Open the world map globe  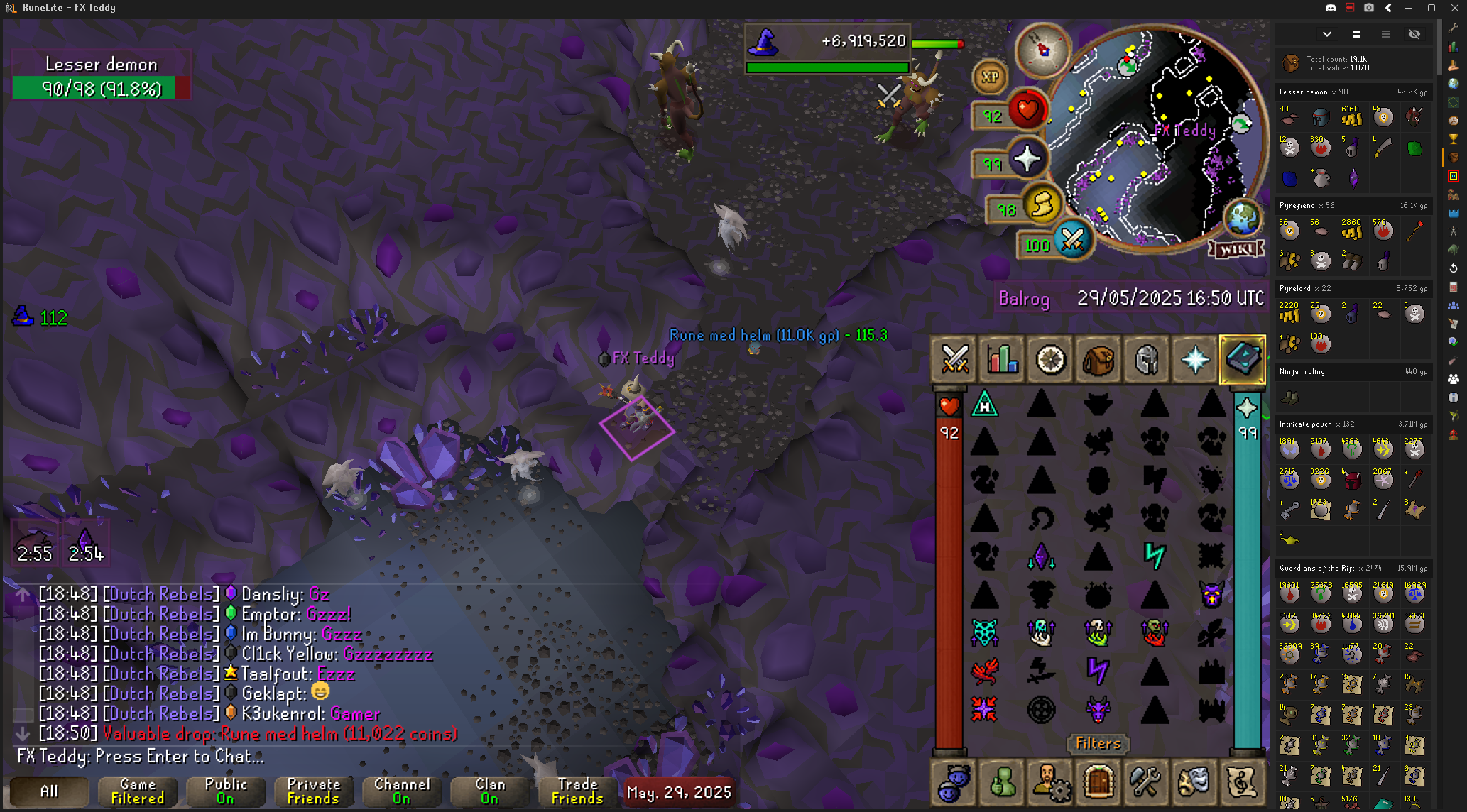(1243, 217)
